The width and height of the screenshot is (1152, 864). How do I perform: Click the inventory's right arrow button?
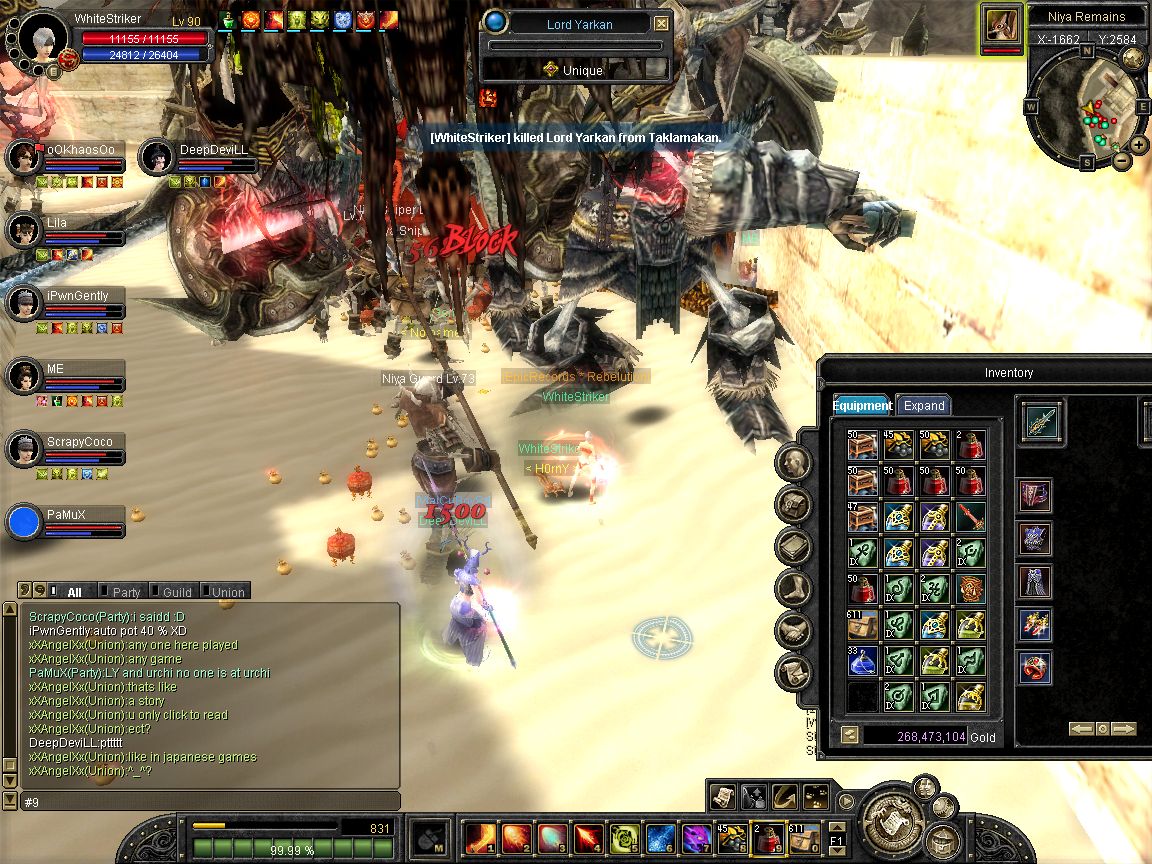click(x=1124, y=729)
